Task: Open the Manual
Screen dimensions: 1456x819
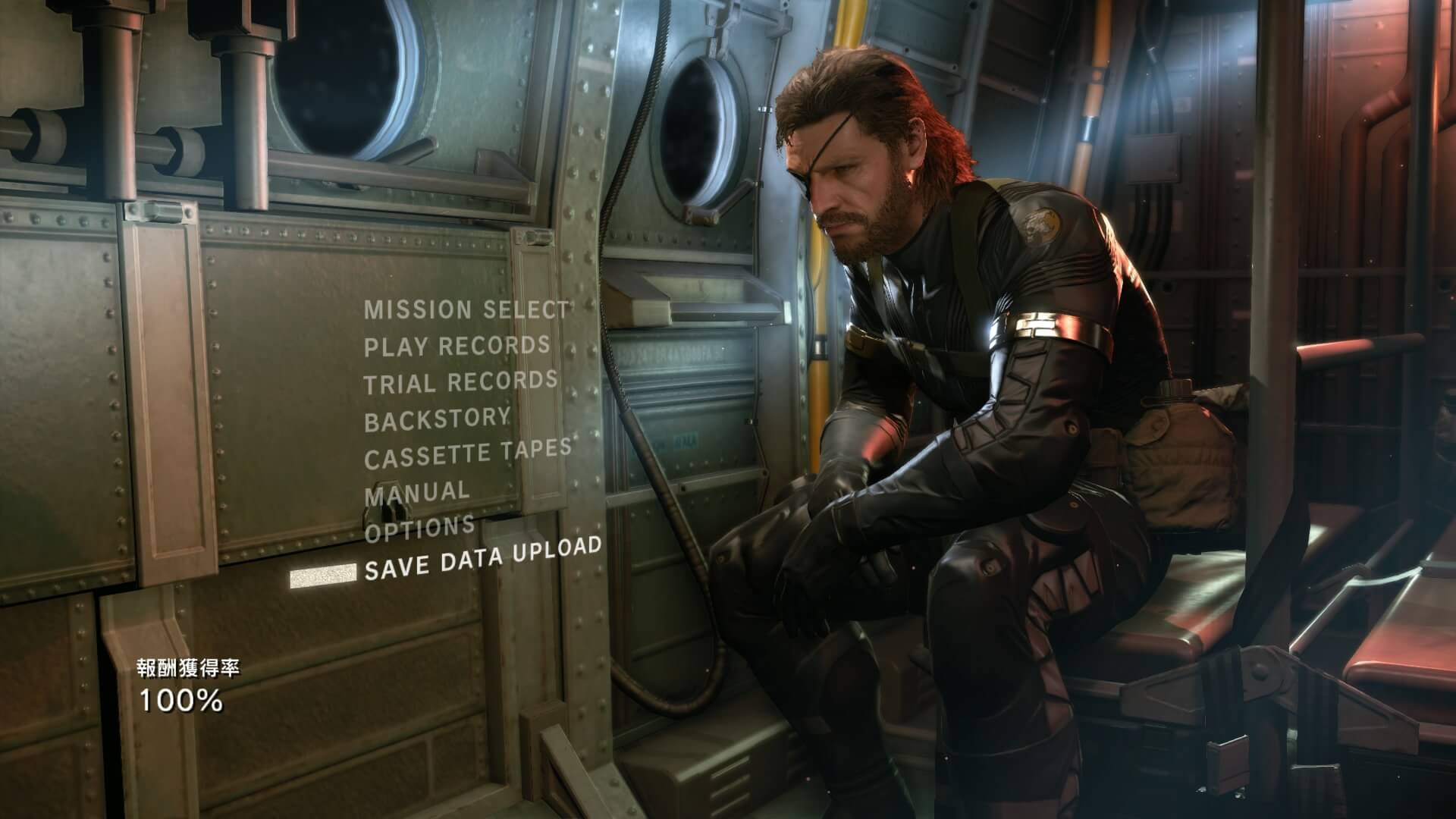Action: [417, 494]
